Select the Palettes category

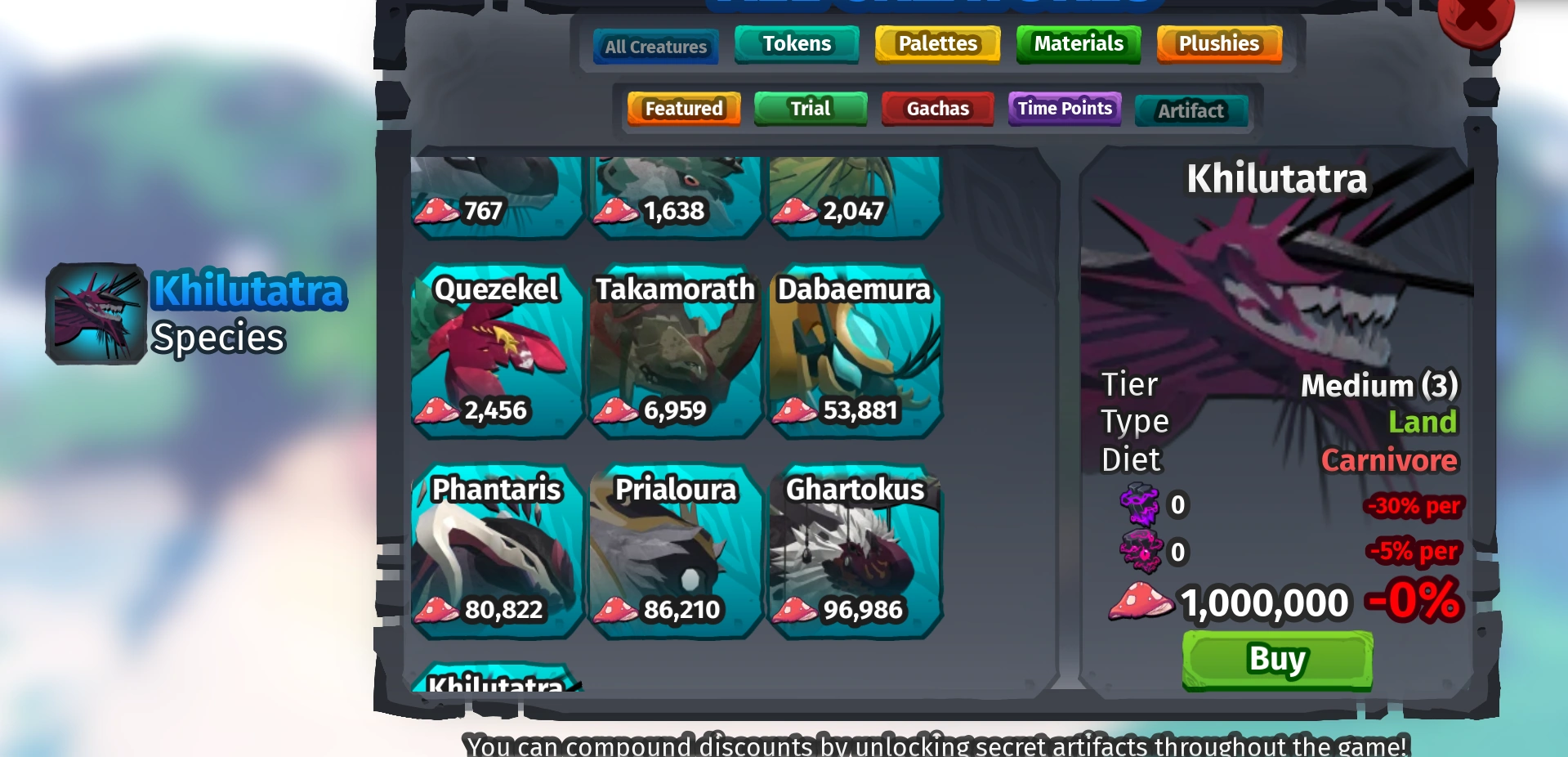(x=936, y=43)
